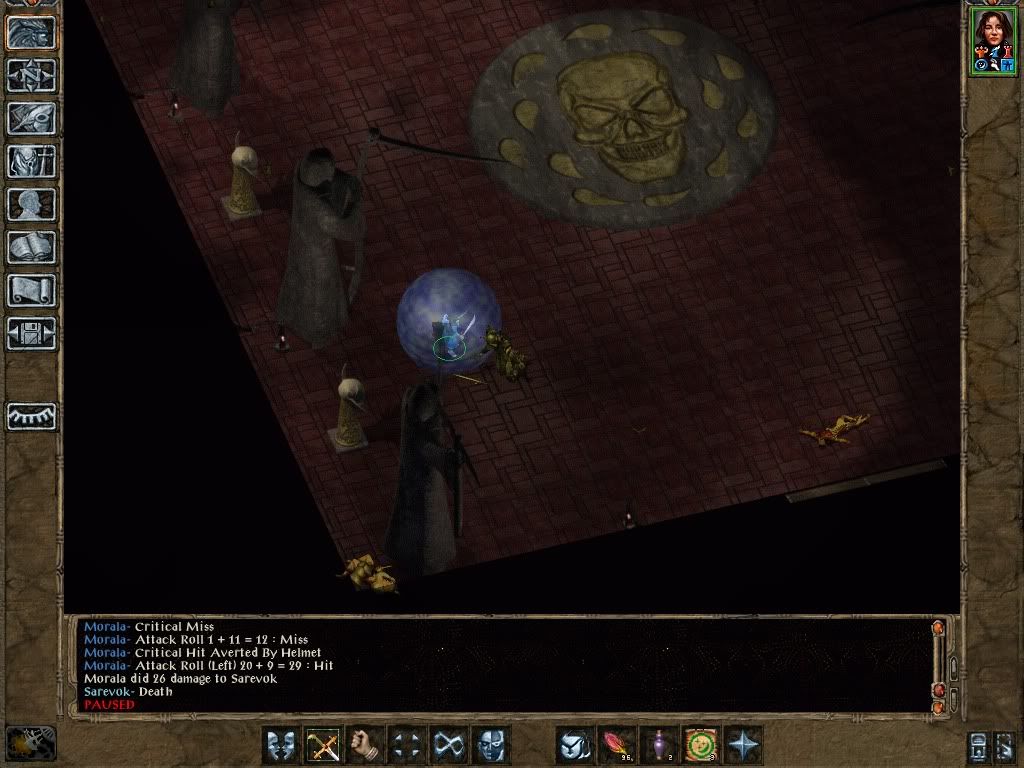Open the priest scroll button
1024x768 pixels.
[32, 290]
